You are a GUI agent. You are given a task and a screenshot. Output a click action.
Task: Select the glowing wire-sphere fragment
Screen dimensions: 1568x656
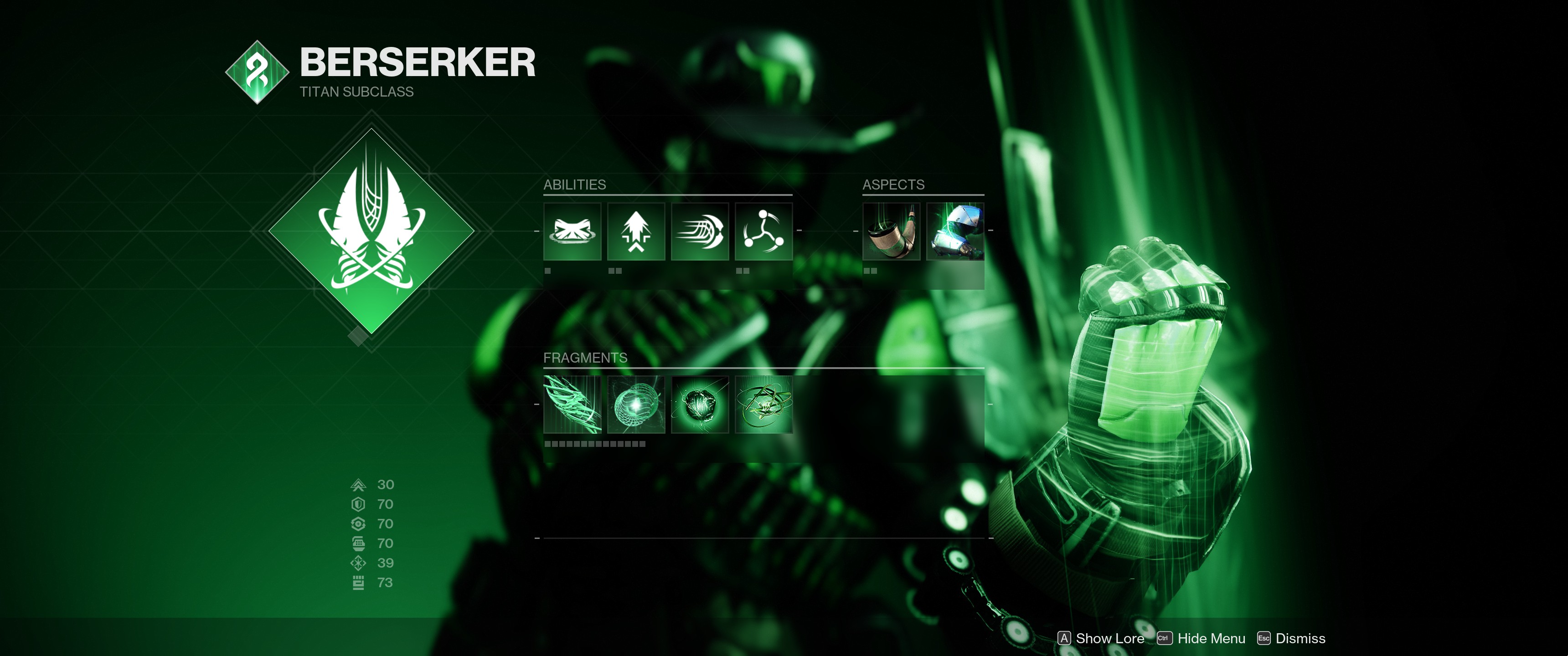(636, 405)
